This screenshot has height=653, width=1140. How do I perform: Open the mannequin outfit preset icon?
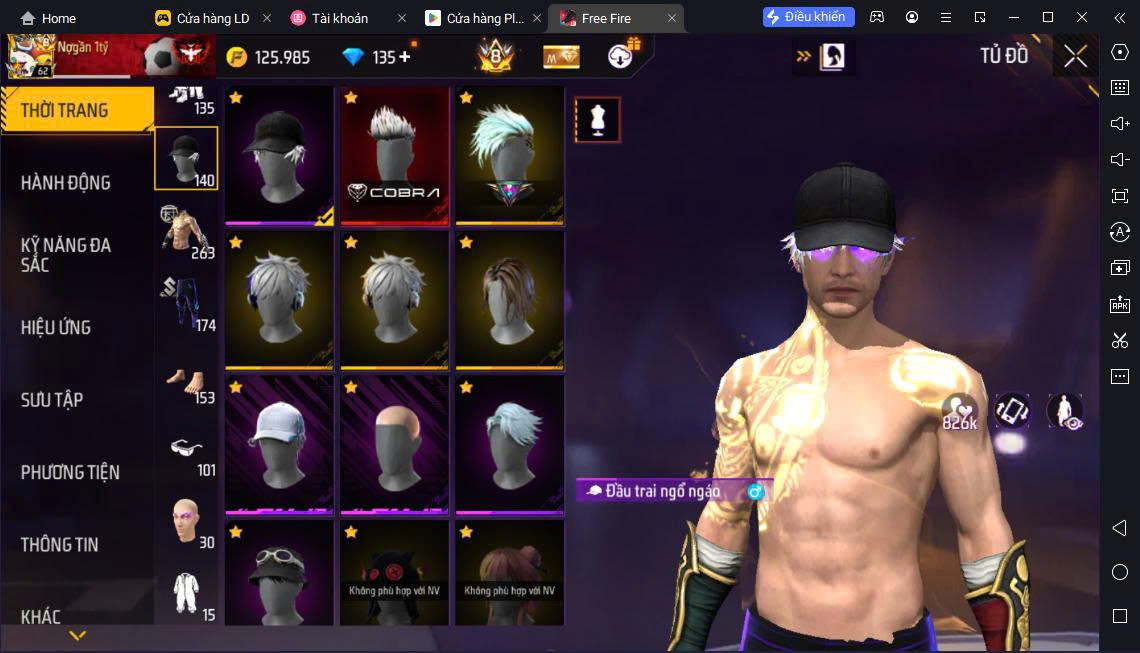point(598,120)
